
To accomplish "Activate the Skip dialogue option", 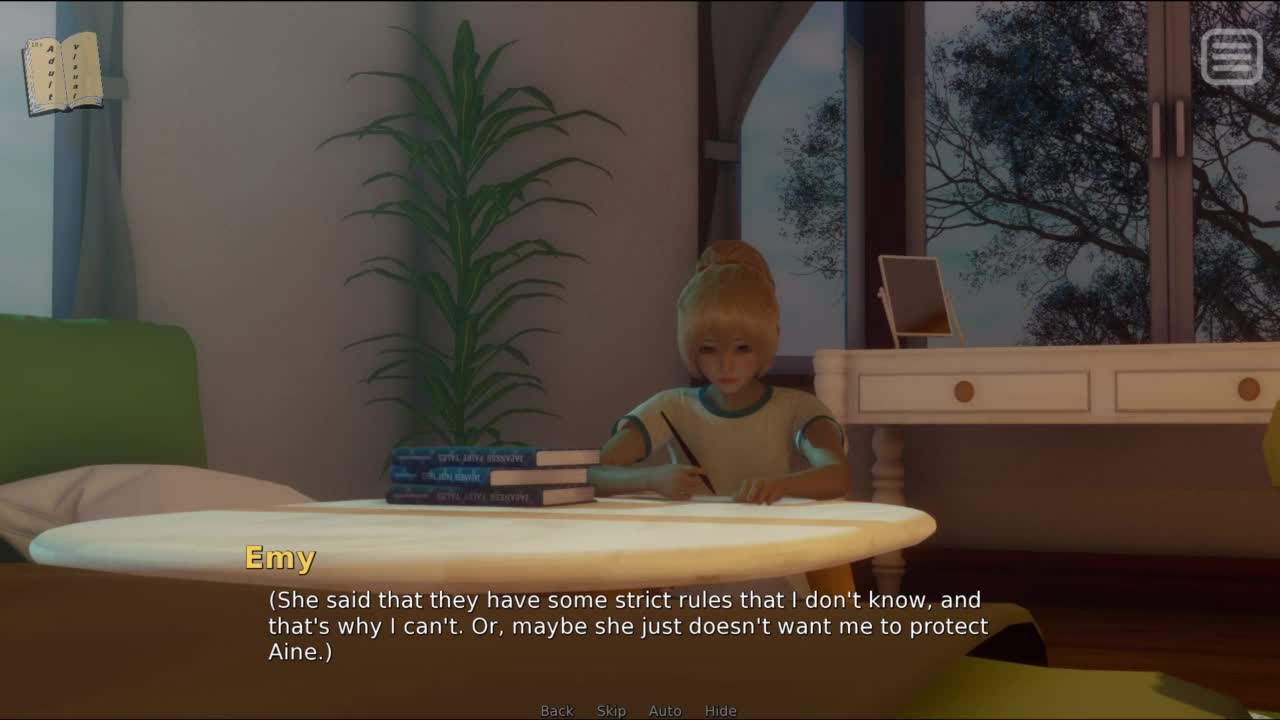I will (x=611, y=711).
